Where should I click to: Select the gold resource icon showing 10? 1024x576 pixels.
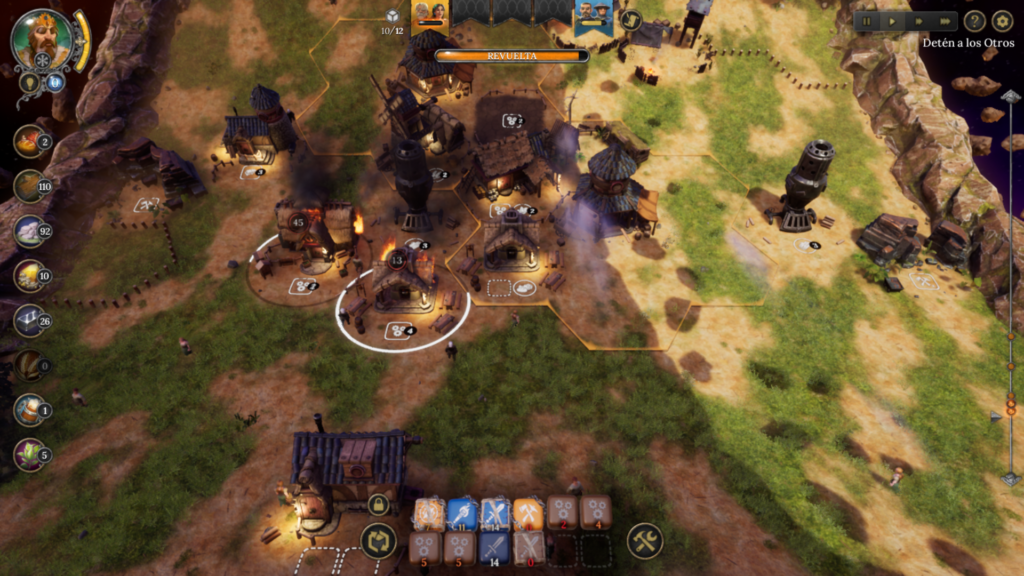pyautogui.click(x=29, y=276)
